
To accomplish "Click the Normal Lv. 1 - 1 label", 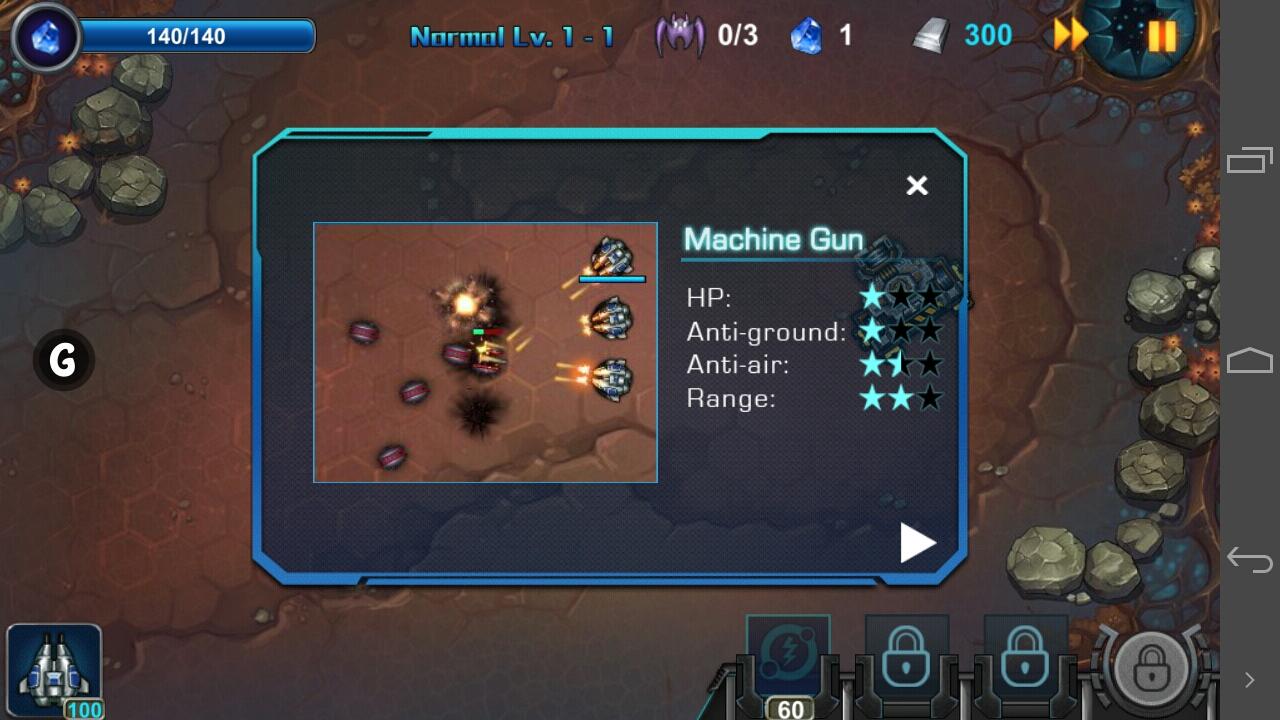I will tap(520, 35).
